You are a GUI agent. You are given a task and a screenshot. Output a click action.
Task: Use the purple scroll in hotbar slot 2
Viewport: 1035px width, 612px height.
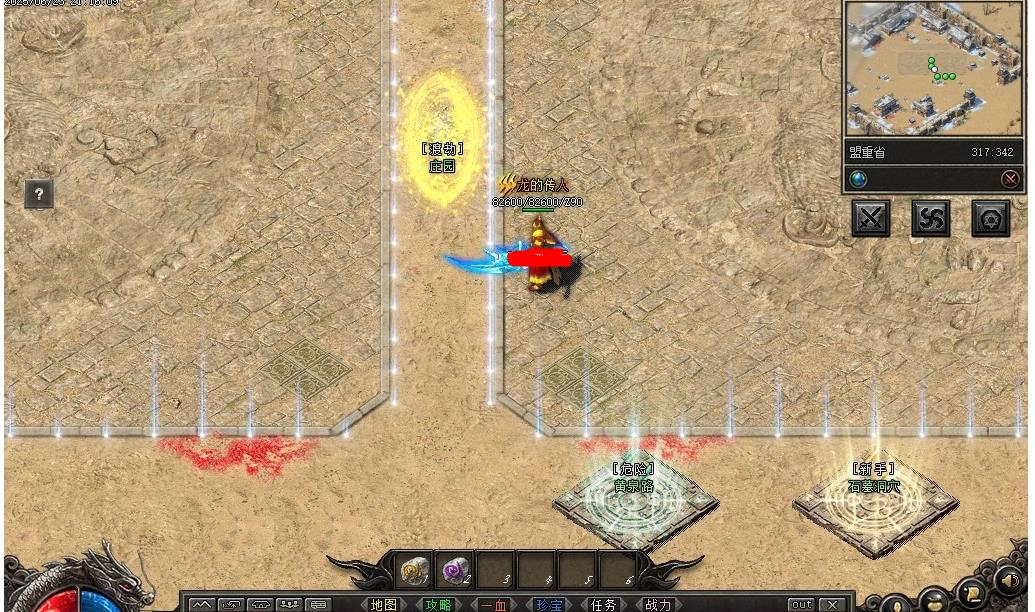point(456,570)
